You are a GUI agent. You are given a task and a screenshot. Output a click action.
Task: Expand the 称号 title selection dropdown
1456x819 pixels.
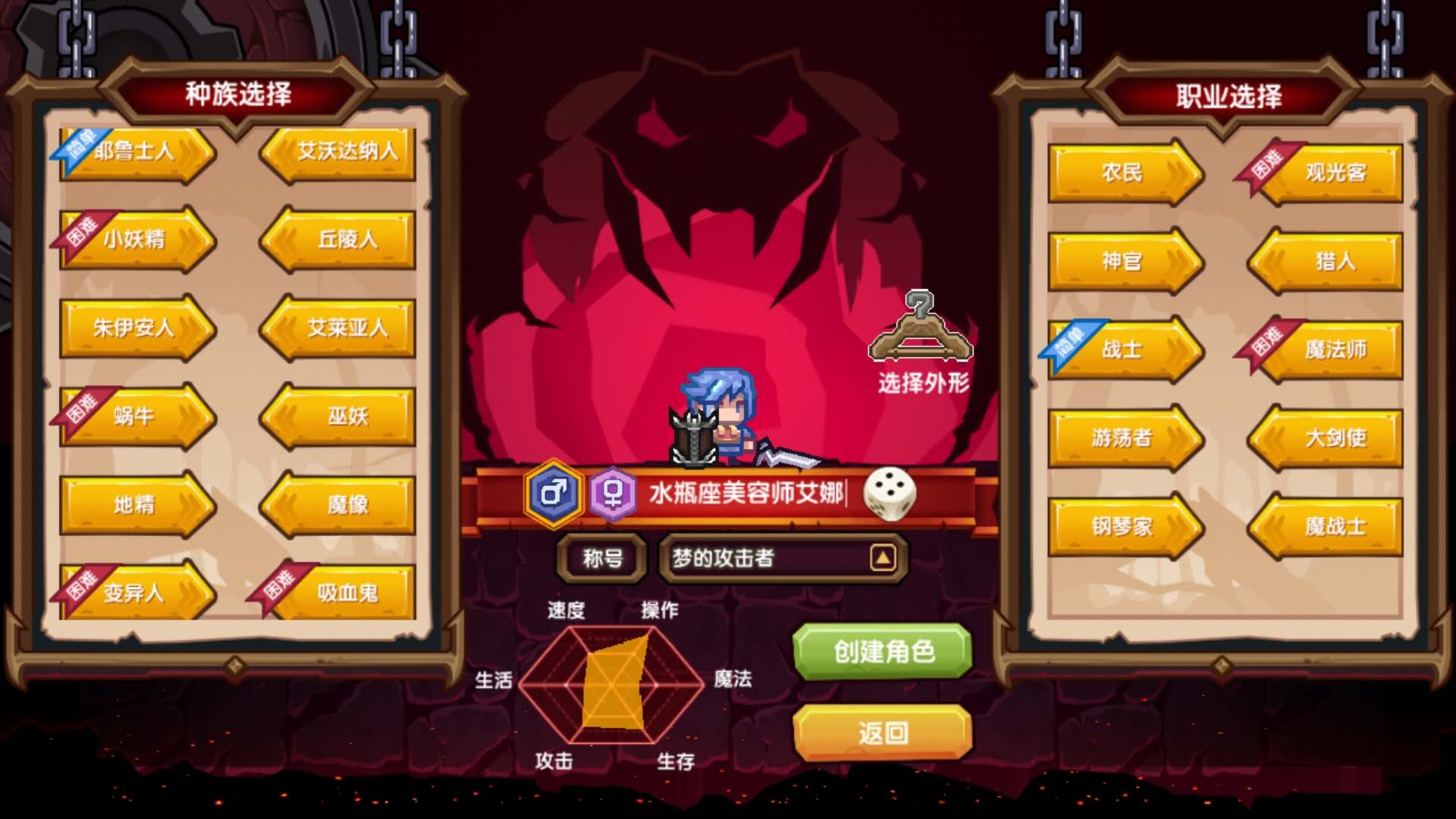[882, 557]
